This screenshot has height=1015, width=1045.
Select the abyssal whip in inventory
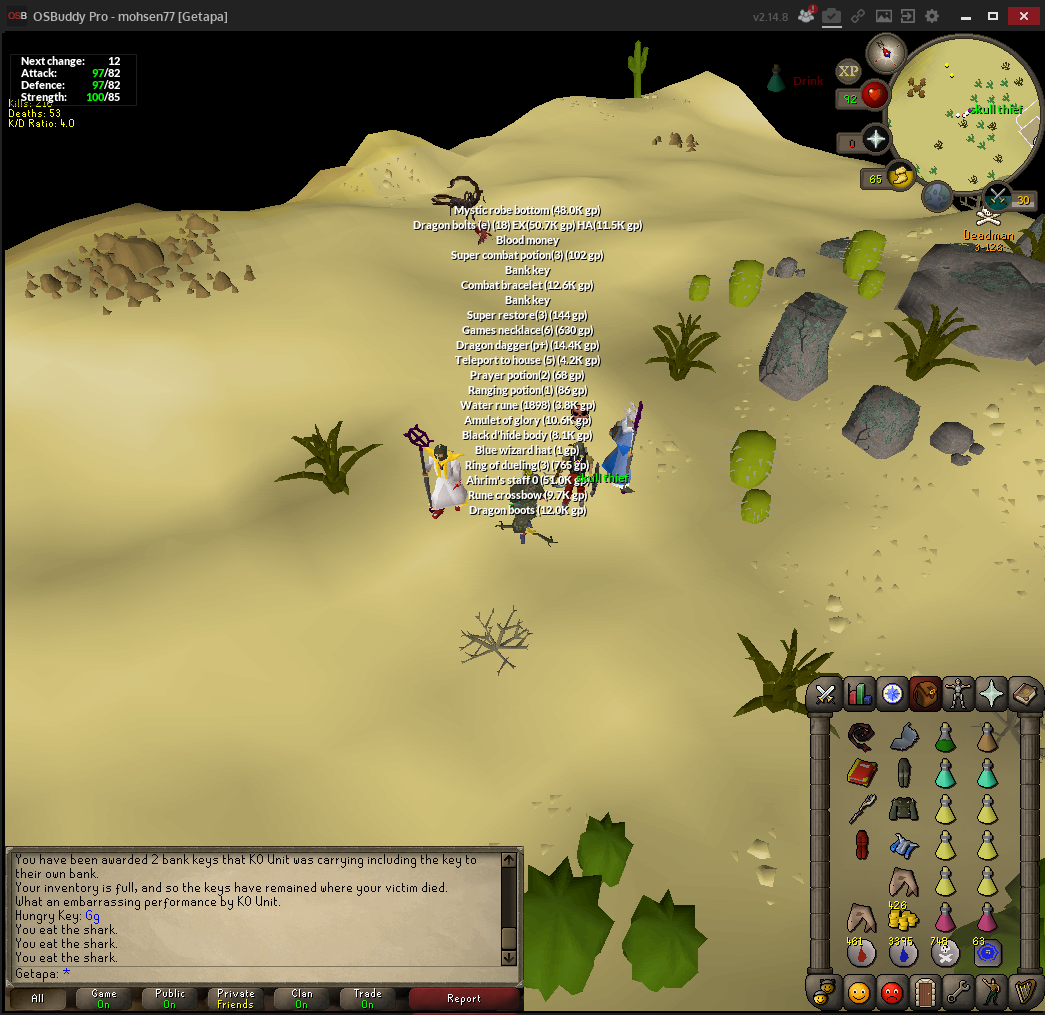point(860,737)
